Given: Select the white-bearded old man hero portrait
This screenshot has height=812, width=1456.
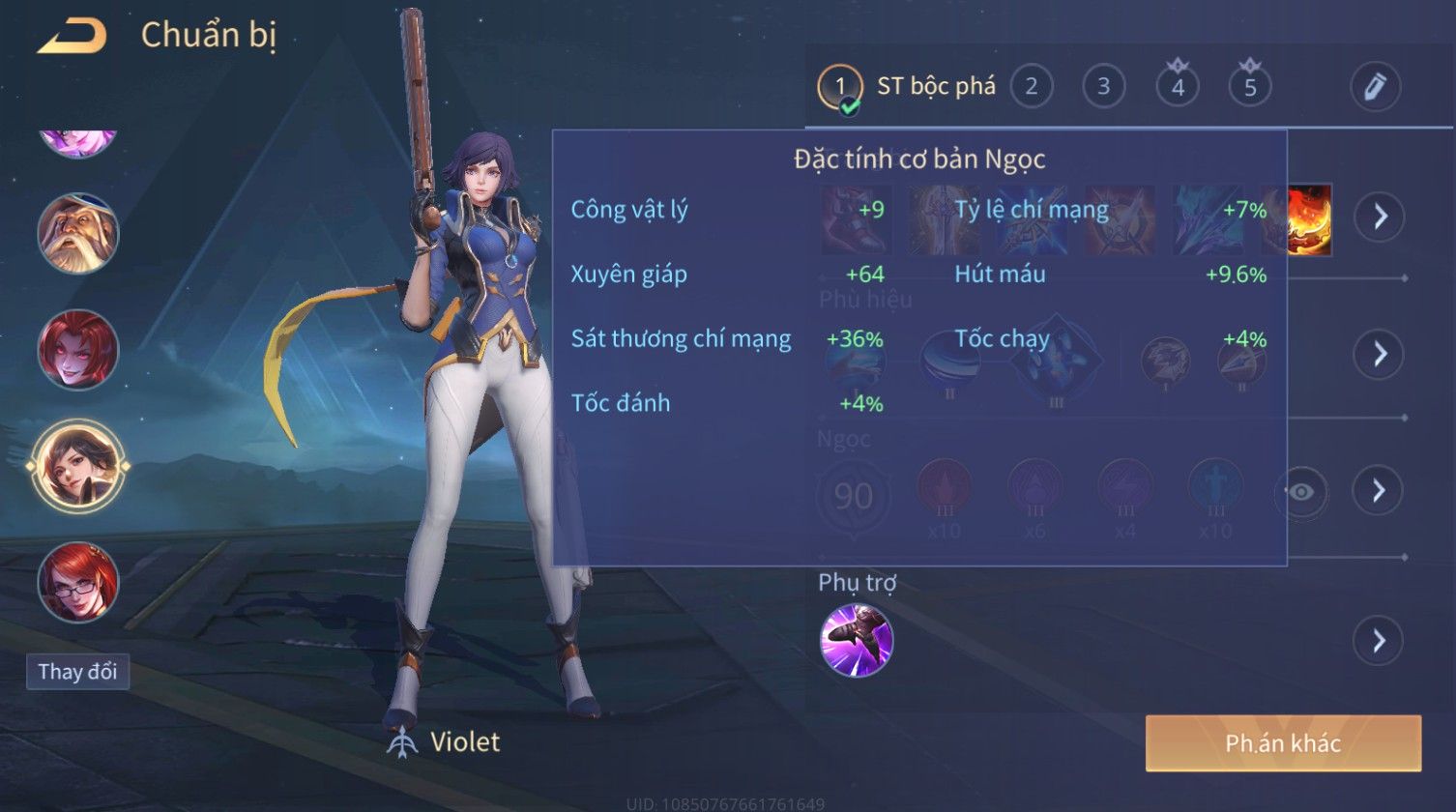Looking at the screenshot, I should (77, 233).
